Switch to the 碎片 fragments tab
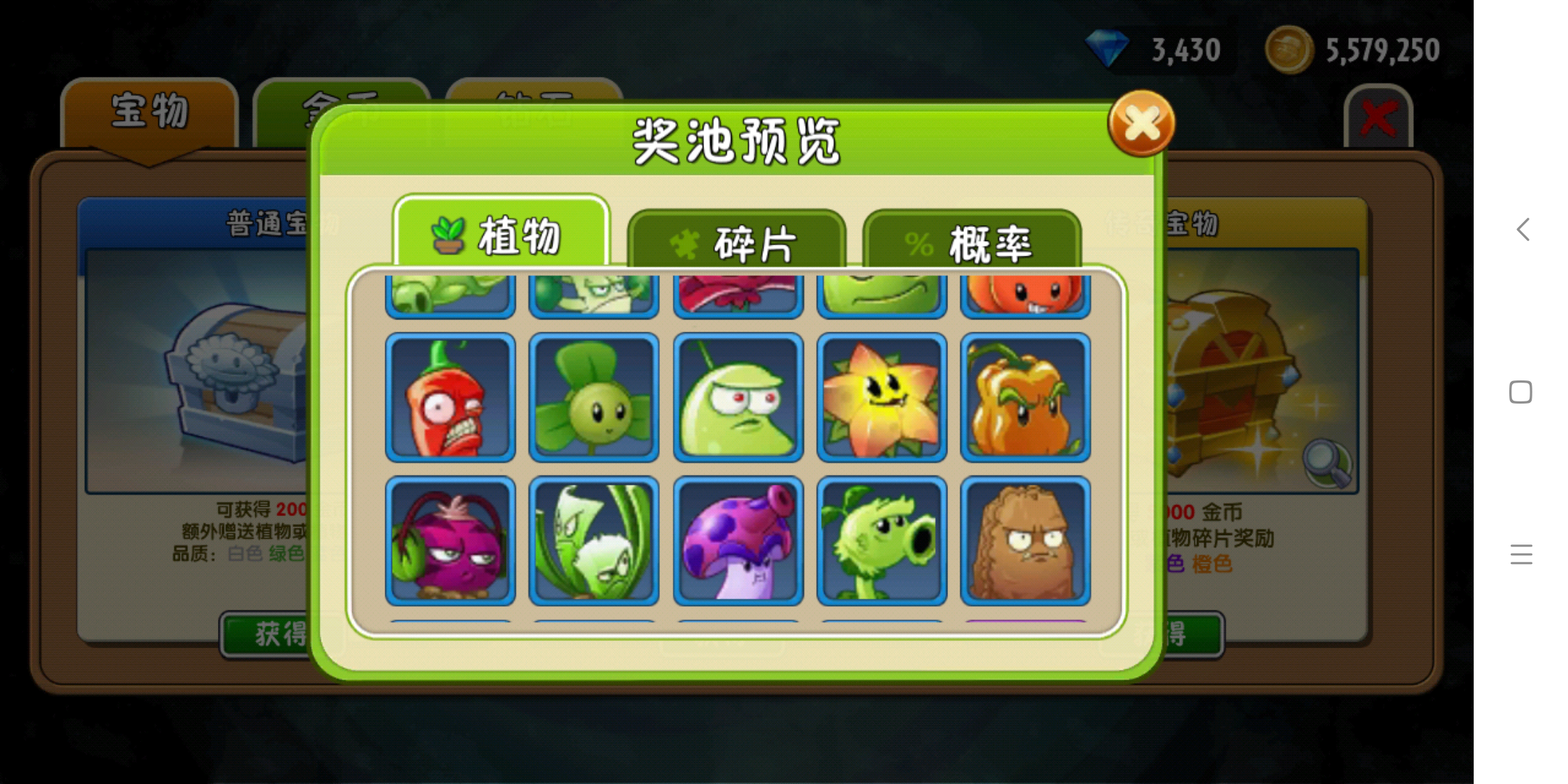This screenshot has height=784, width=1568. click(x=736, y=242)
